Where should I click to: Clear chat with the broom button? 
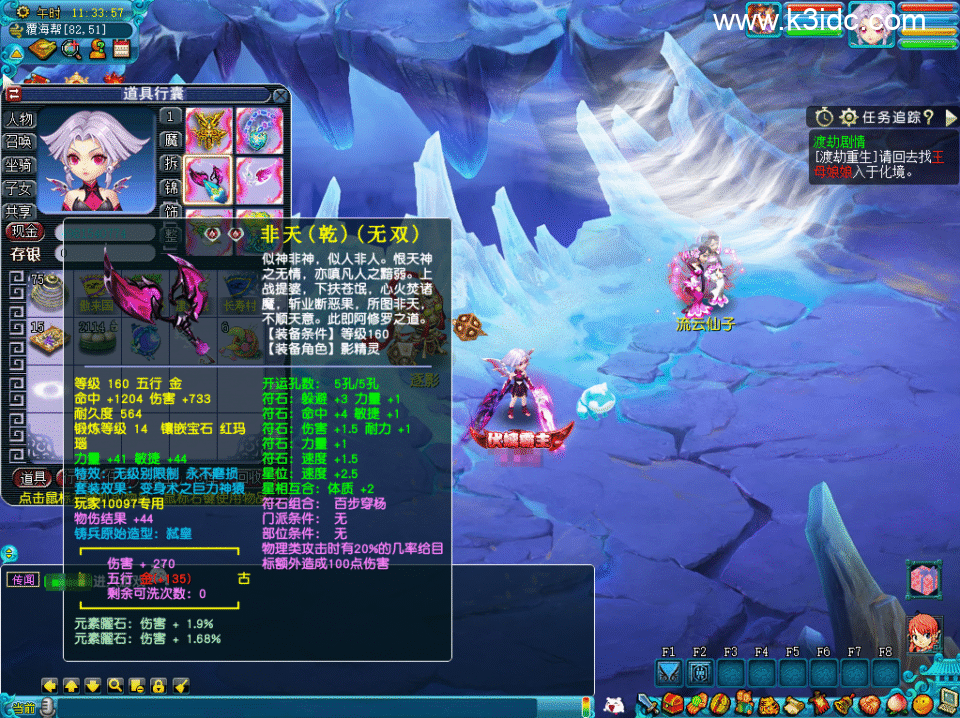point(181,685)
